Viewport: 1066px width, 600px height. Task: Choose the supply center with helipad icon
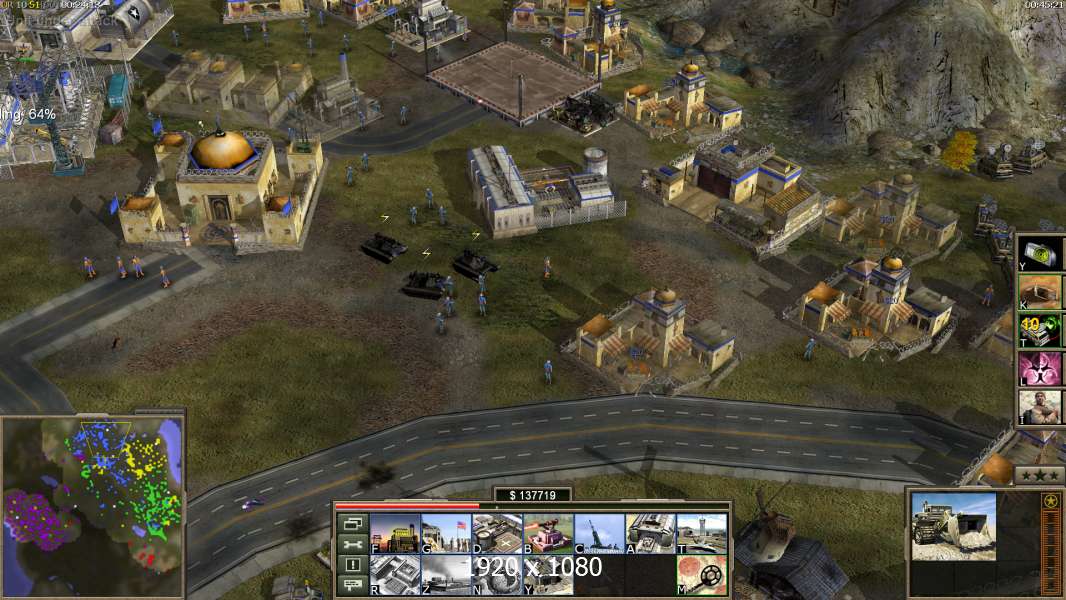click(497, 533)
